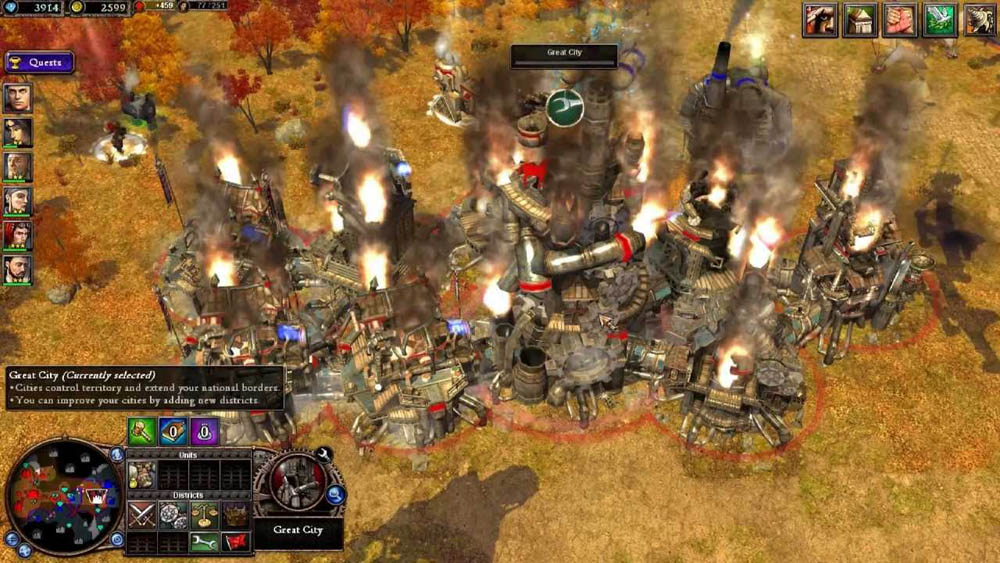Click the magnifying glass beside city portrait
1000x563 pixels.
click(336, 493)
